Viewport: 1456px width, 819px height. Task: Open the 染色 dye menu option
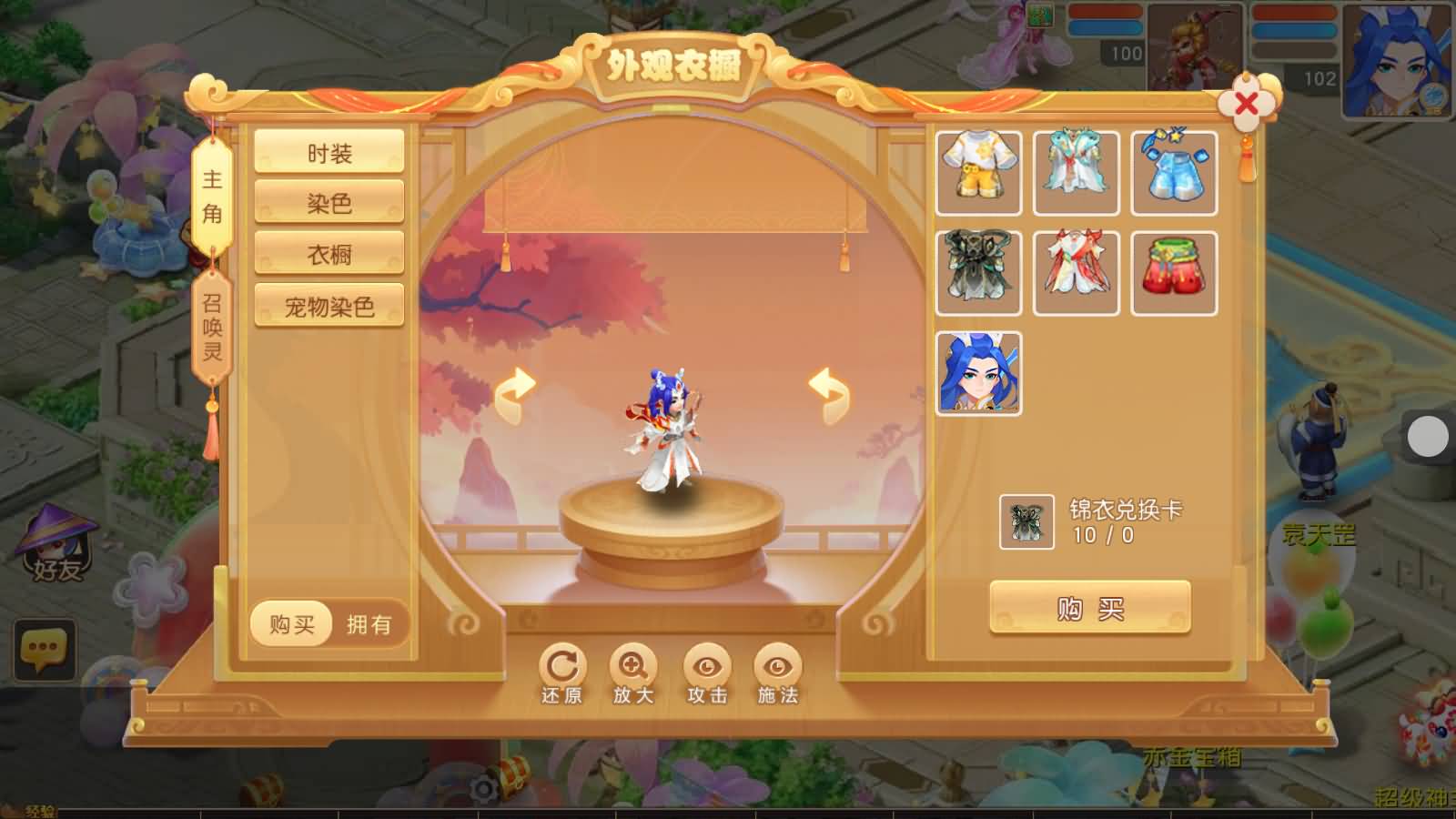tap(330, 202)
